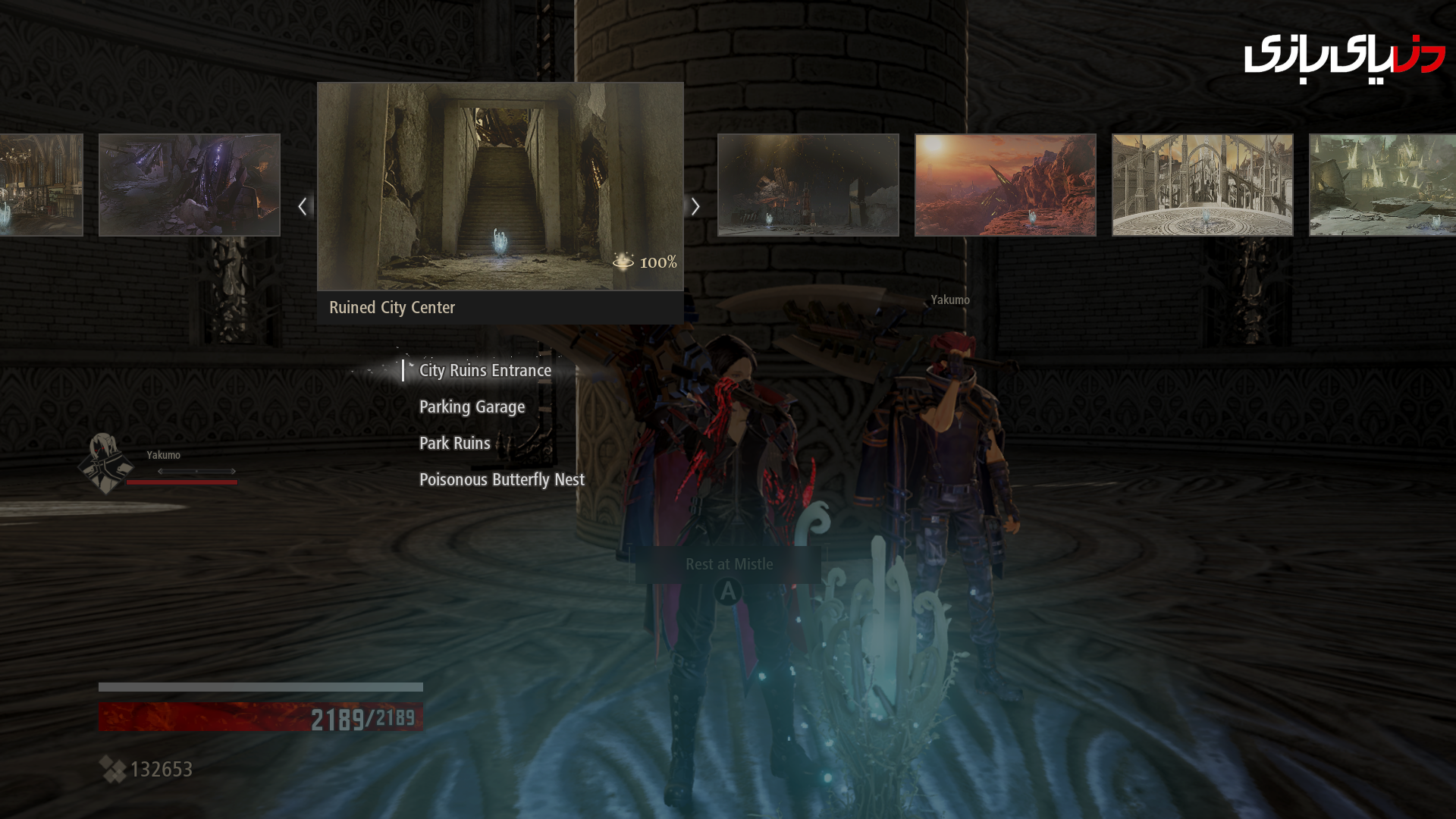
Task: Open the Ruined City Center preview image
Action: point(500,187)
